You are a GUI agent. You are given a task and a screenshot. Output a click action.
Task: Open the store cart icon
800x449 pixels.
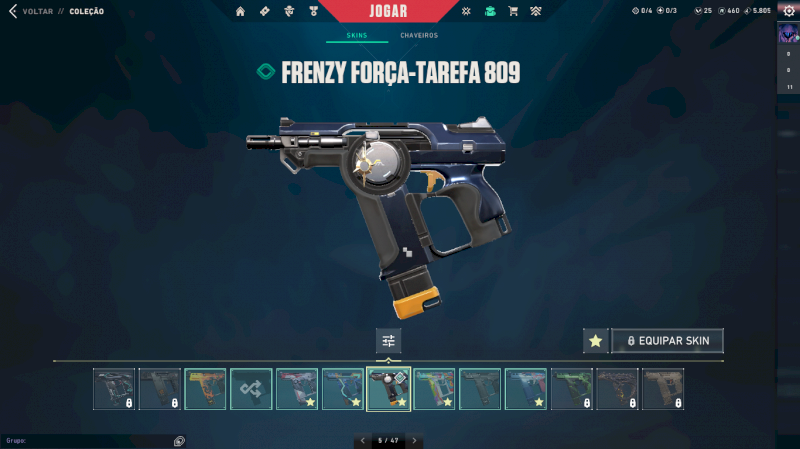[x=513, y=11]
